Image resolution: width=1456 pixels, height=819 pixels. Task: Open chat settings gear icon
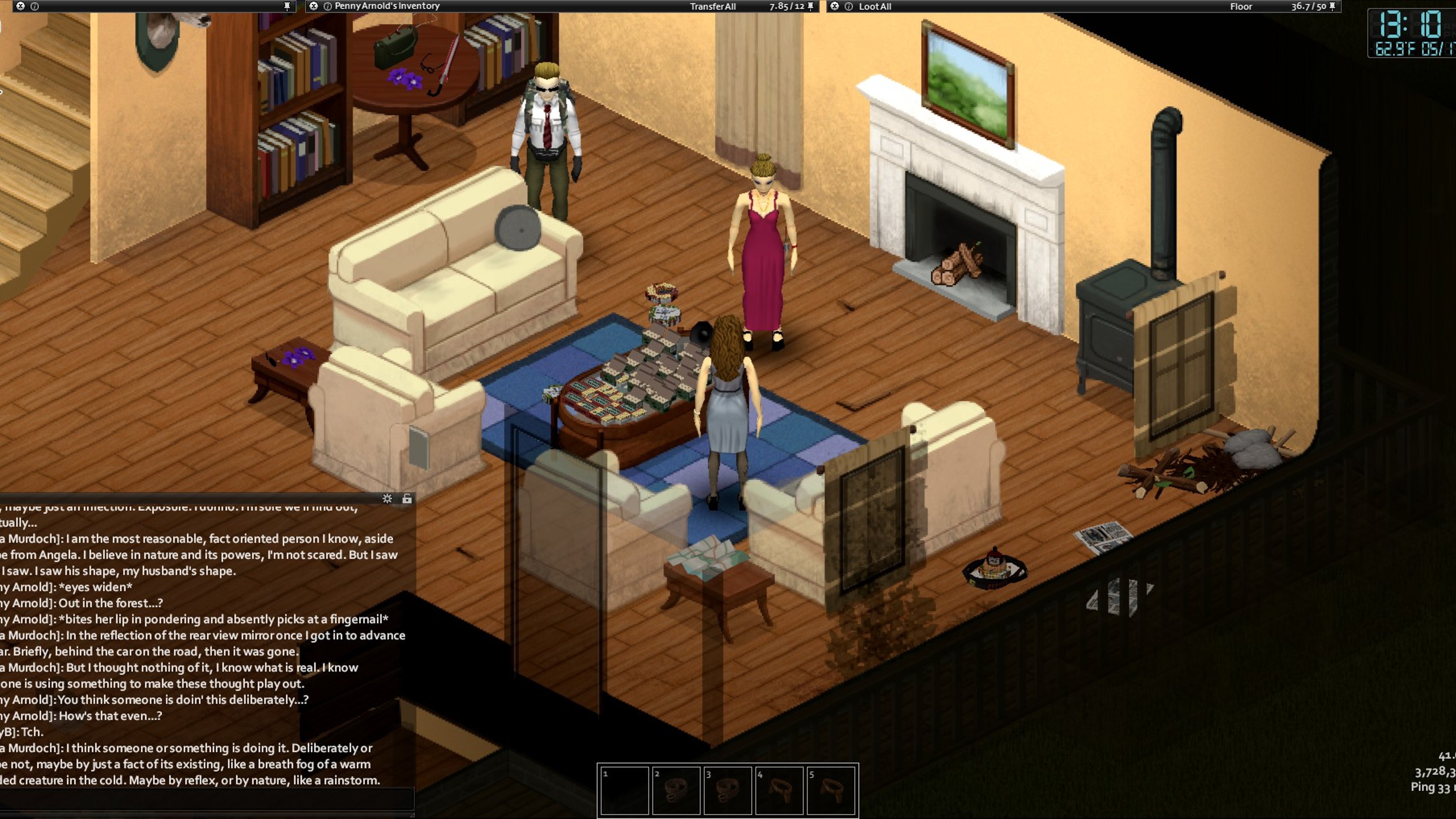coord(387,499)
